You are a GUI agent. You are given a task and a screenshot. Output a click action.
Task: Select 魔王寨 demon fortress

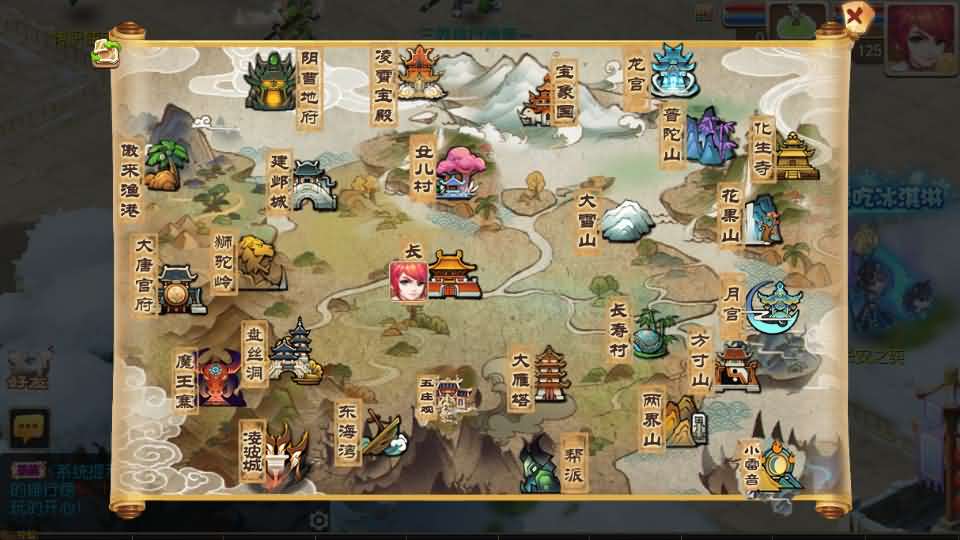click(220, 378)
